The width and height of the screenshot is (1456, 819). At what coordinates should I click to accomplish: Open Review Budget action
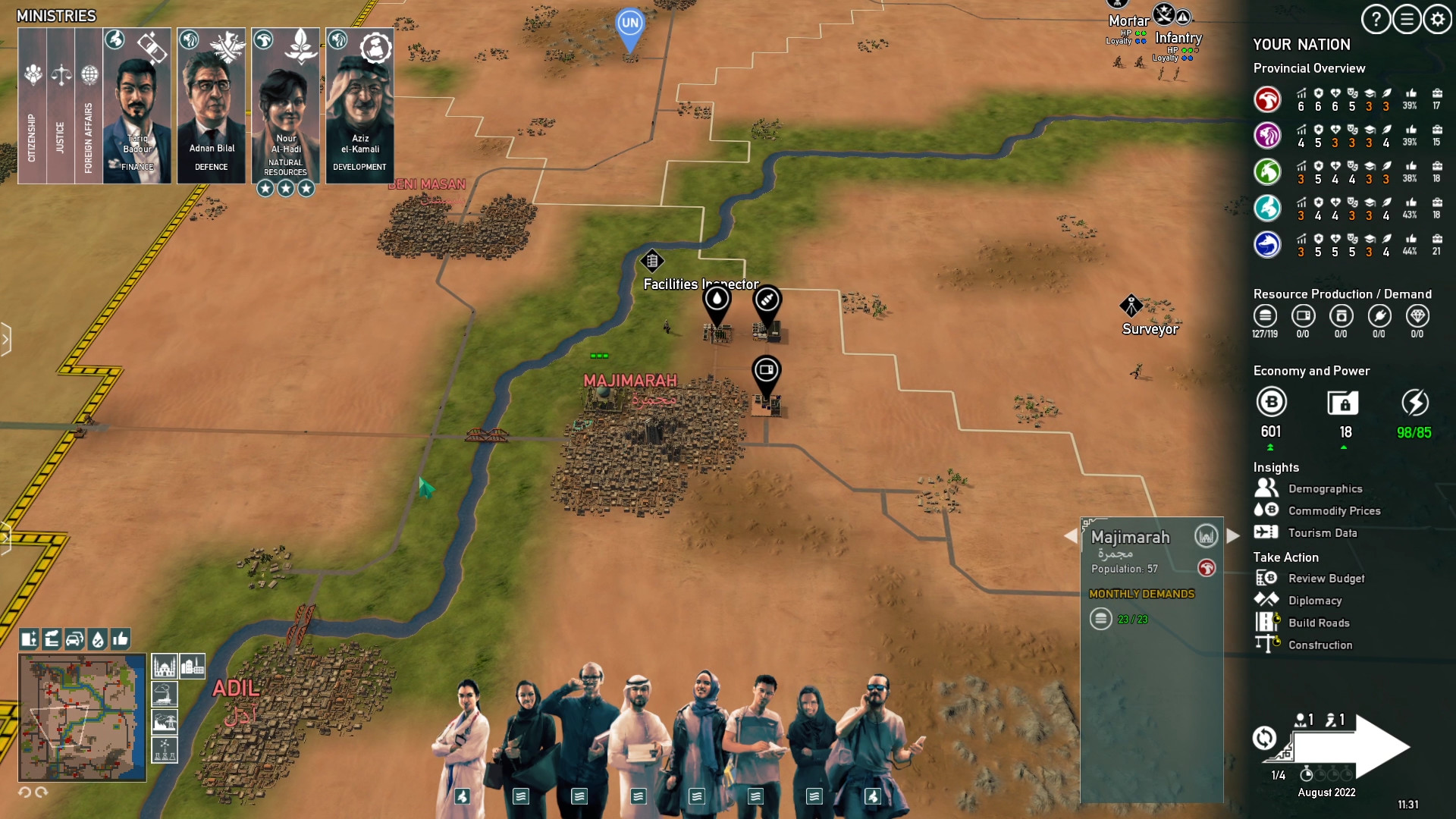[x=1326, y=579]
